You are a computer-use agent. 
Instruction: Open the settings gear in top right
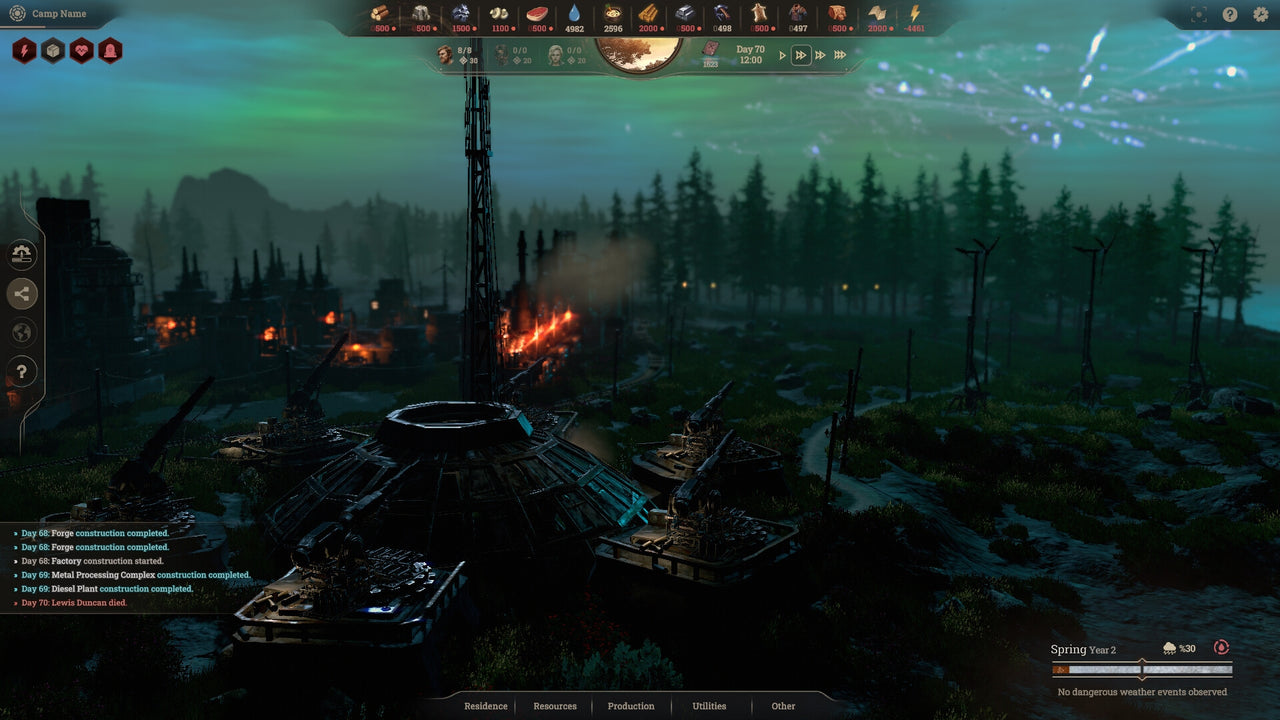(1260, 14)
